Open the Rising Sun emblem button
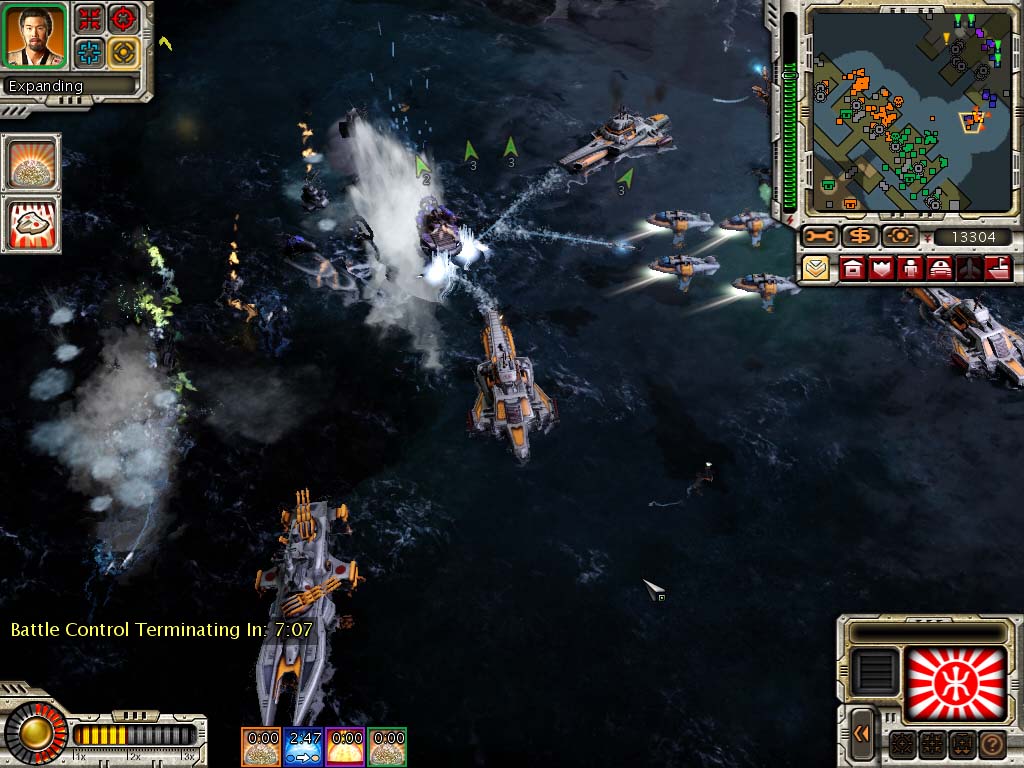The image size is (1024, 768). [954, 685]
